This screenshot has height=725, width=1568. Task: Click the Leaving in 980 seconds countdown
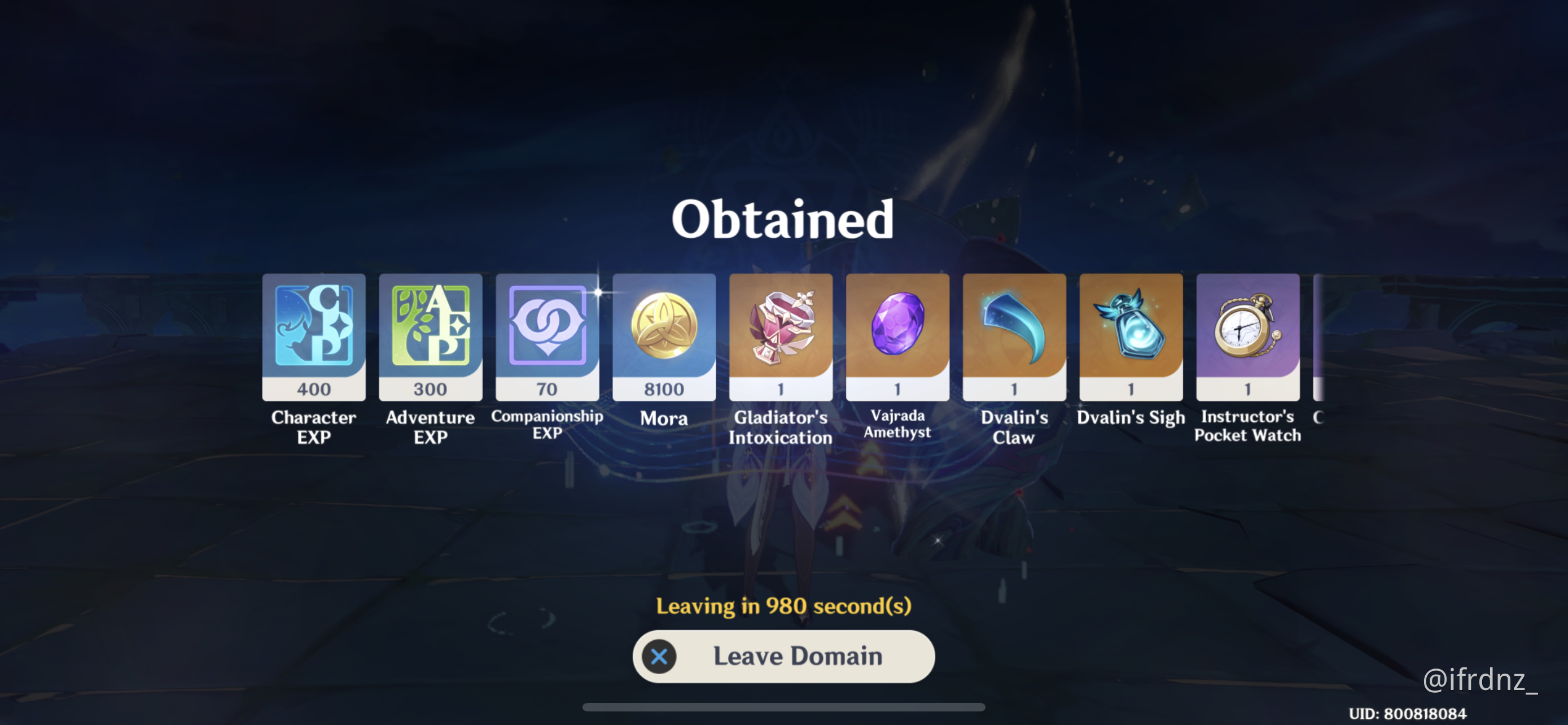(x=783, y=606)
